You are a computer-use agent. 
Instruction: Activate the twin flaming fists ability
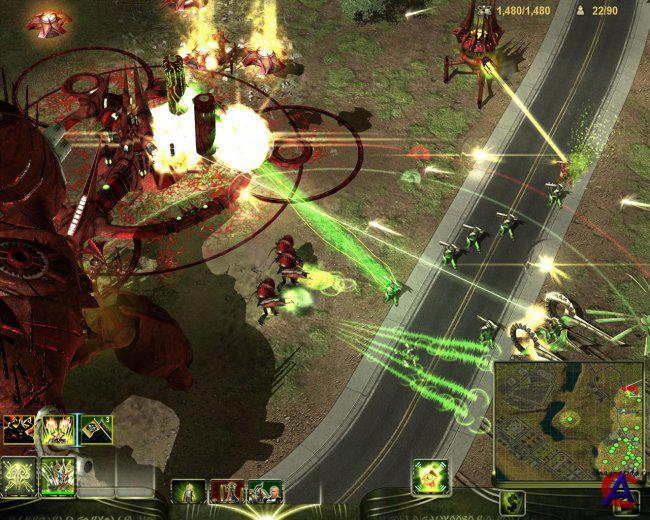tap(56, 430)
